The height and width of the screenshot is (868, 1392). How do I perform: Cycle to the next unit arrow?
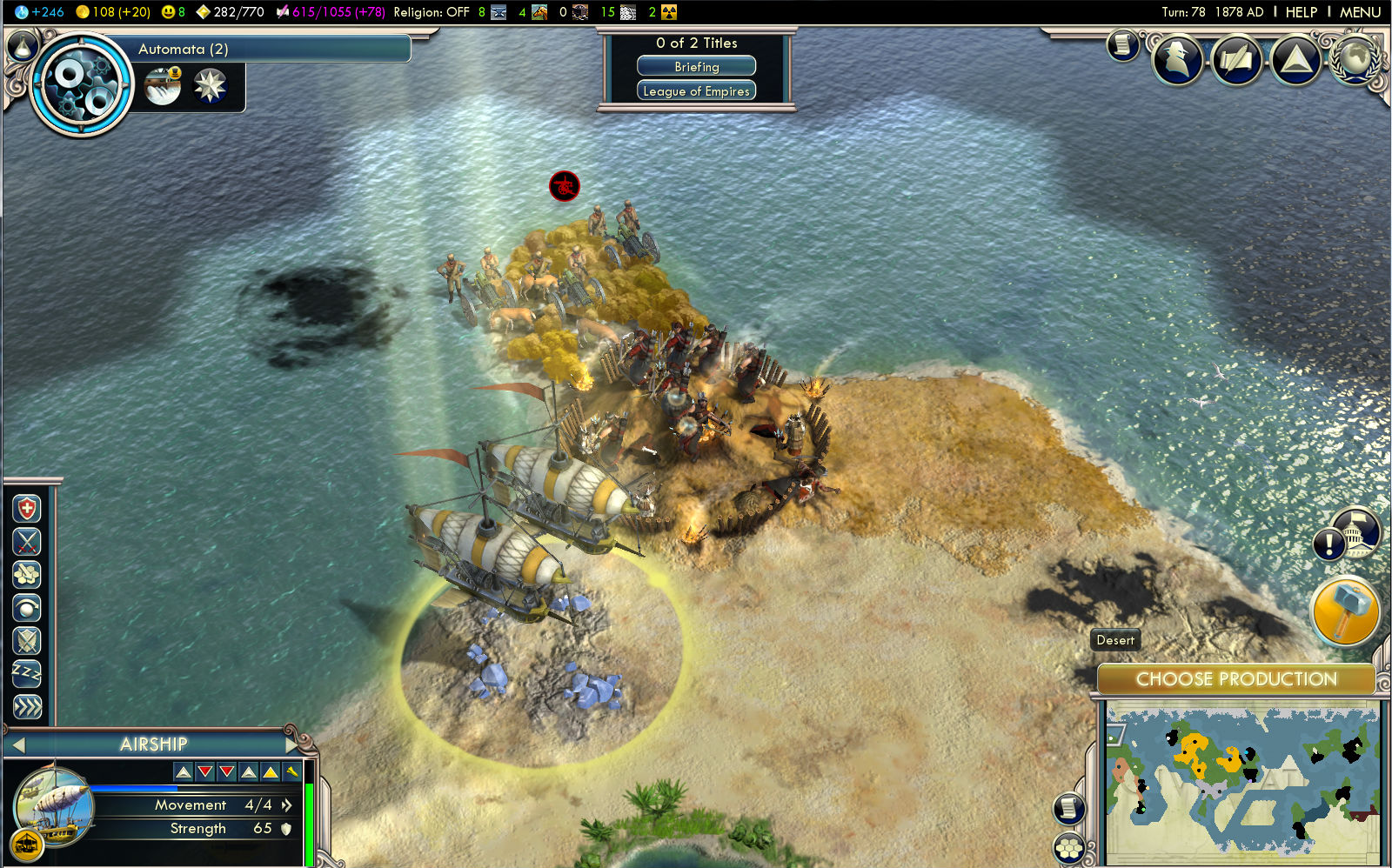[x=292, y=744]
